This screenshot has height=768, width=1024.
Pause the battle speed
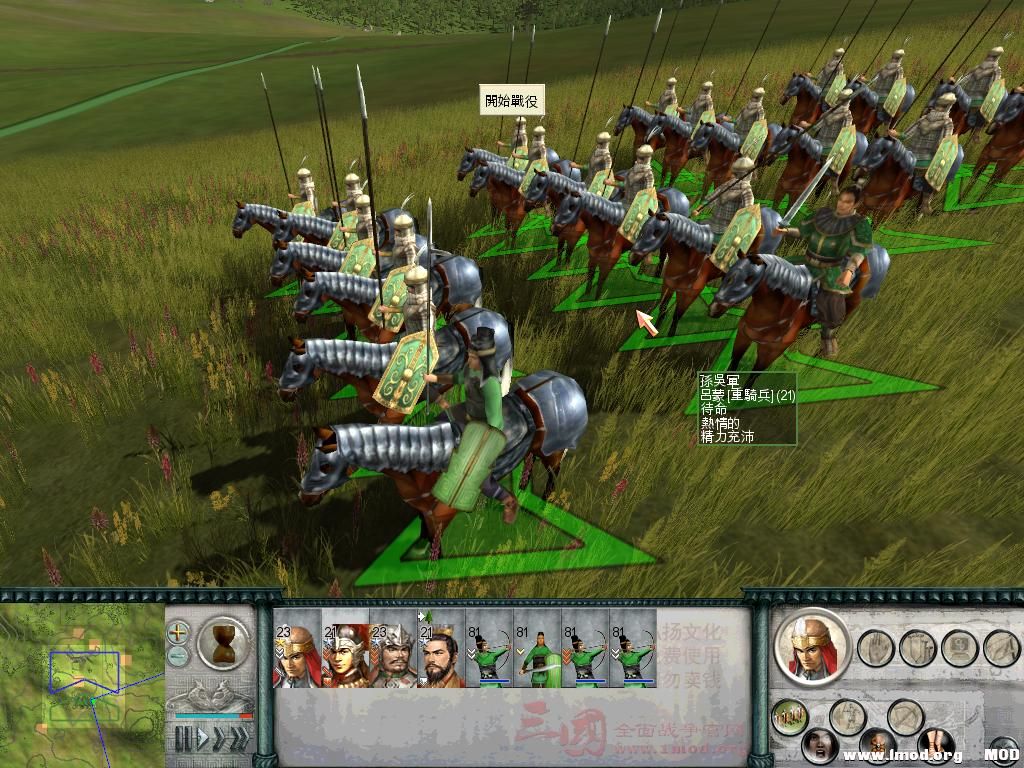(182, 739)
